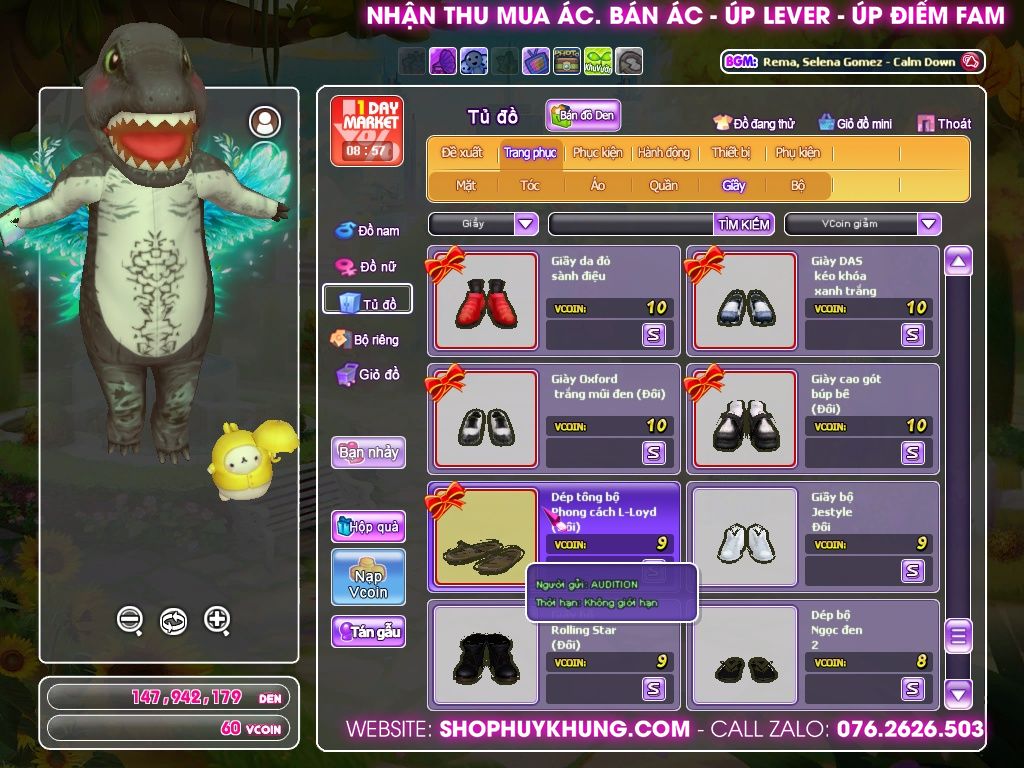Viewport: 1024px width, 768px height.
Task: Rotate the character preview
Action: (x=173, y=620)
